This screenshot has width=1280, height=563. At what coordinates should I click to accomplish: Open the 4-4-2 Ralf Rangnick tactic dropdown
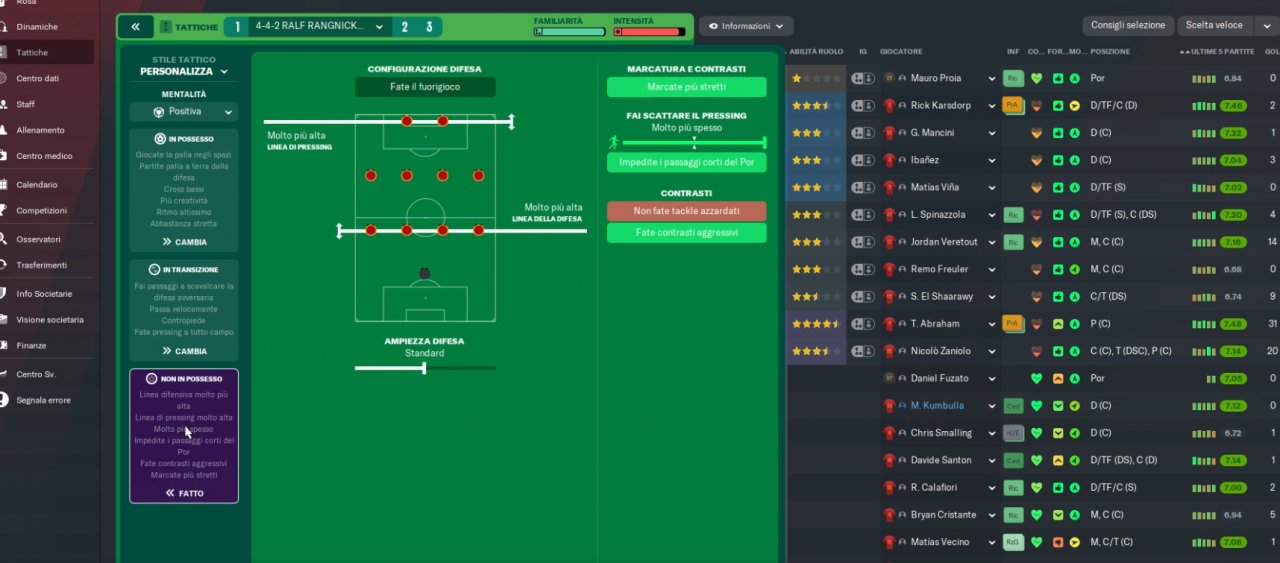pyautogui.click(x=318, y=27)
